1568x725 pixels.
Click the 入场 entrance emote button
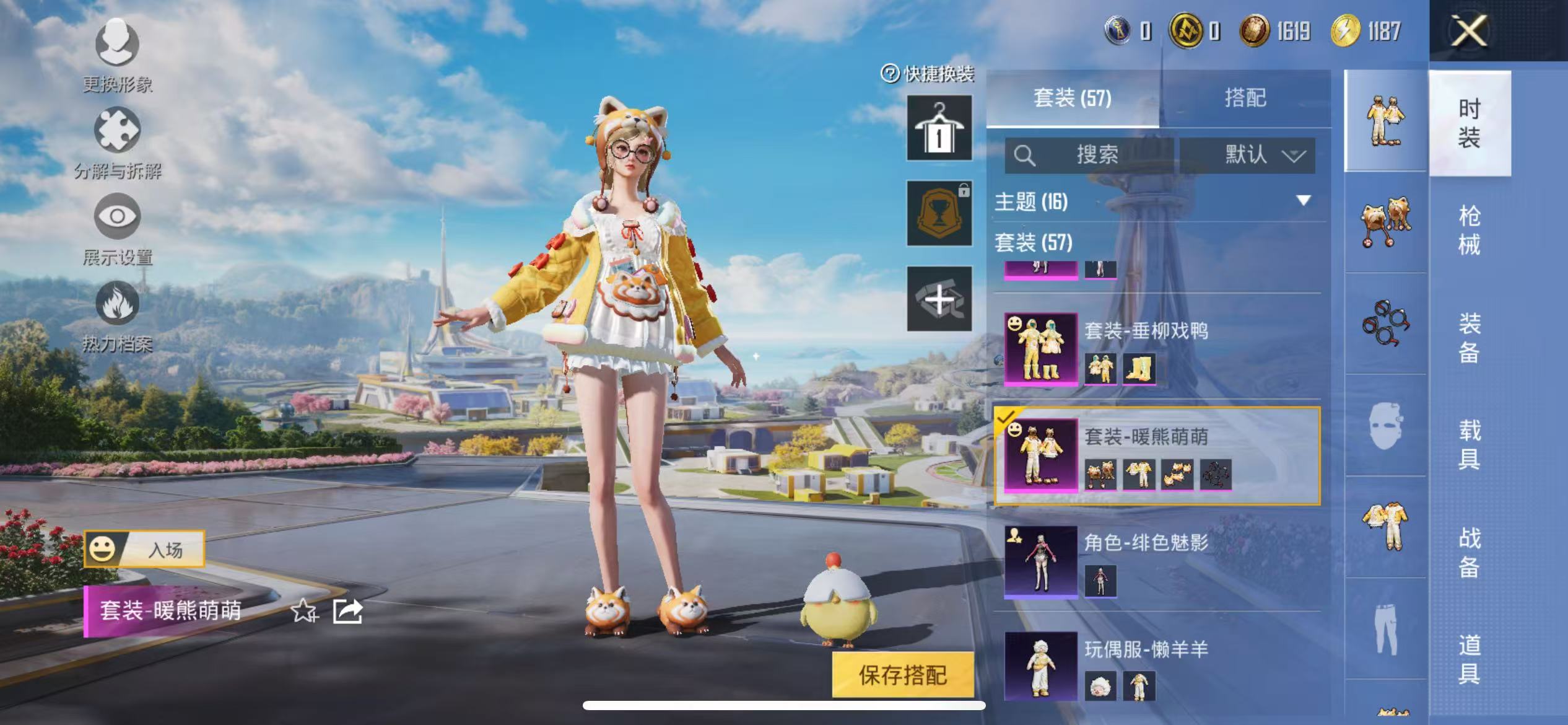[x=144, y=549]
